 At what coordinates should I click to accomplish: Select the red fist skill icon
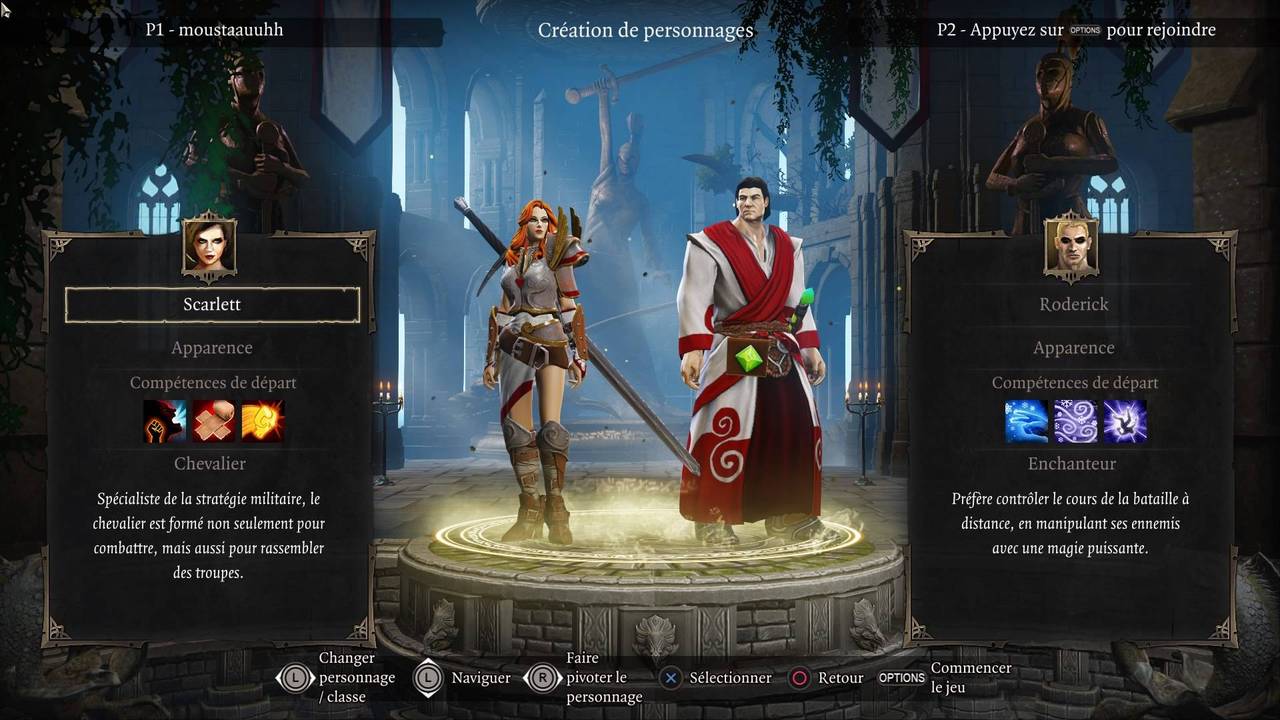point(165,421)
